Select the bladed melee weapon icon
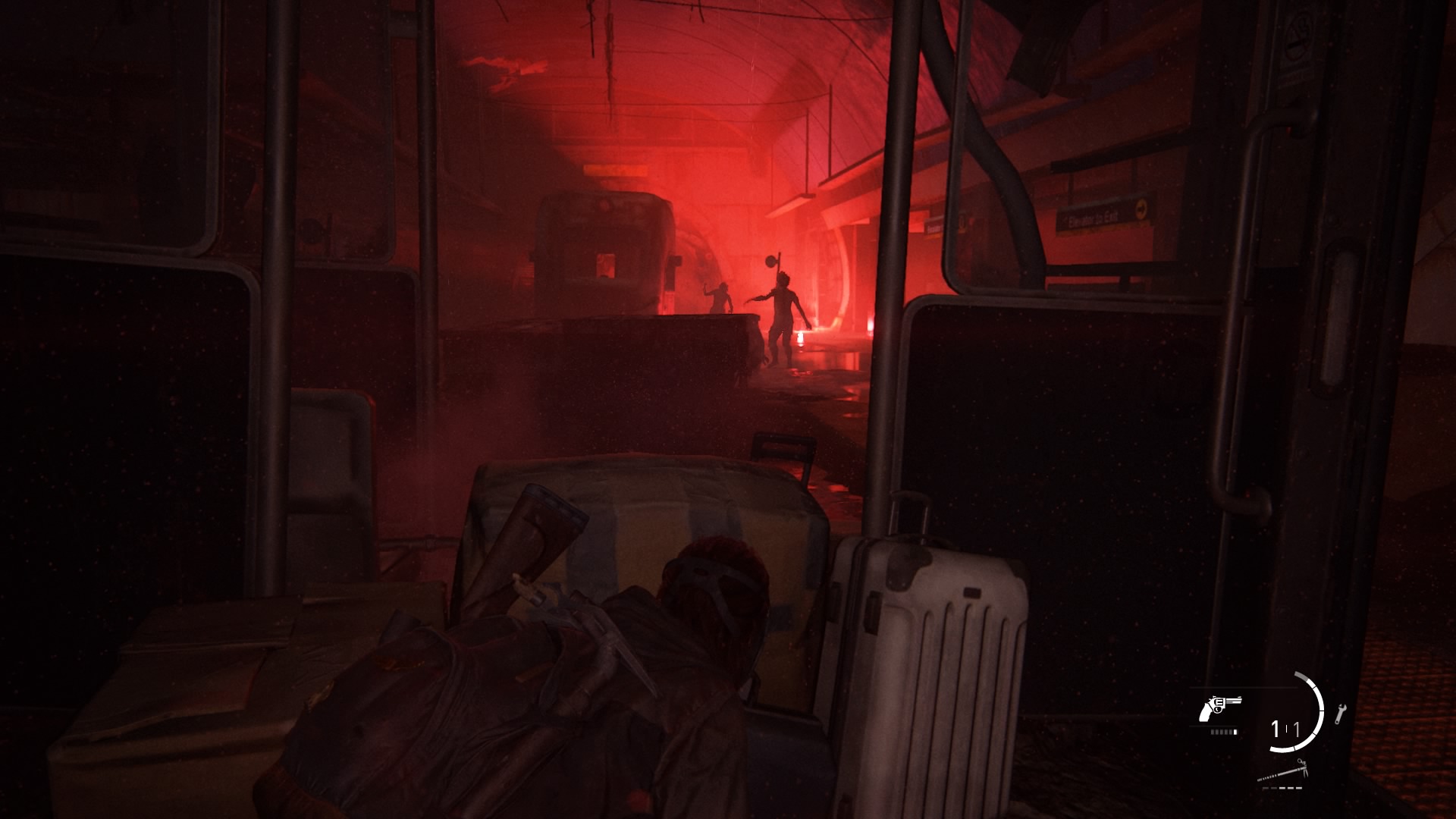Screen dimensions: 1456x819 (1282, 773)
